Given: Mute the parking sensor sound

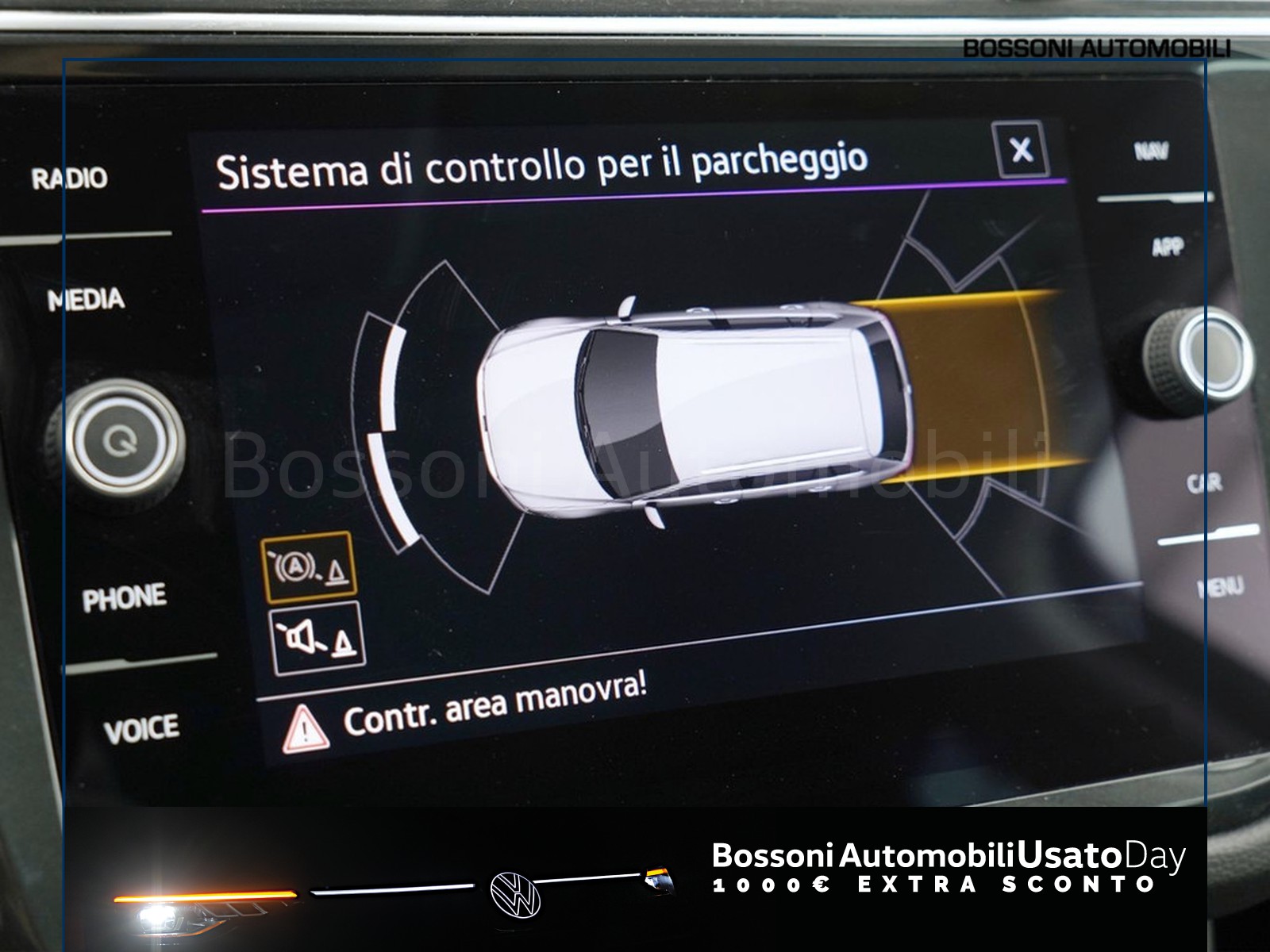Looking at the screenshot, I should pos(317,639).
